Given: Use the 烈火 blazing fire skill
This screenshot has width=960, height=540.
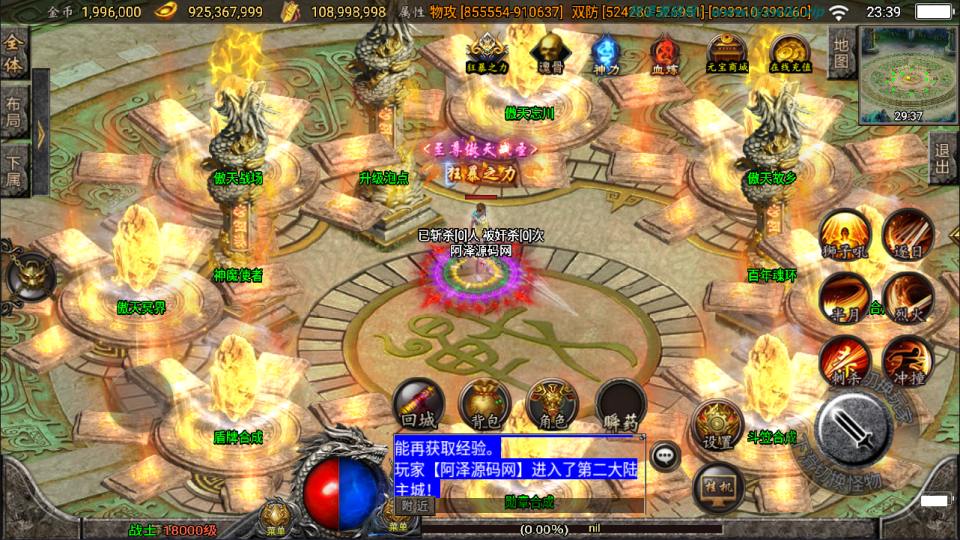Looking at the screenshot, I should click(x=908, y=298).
